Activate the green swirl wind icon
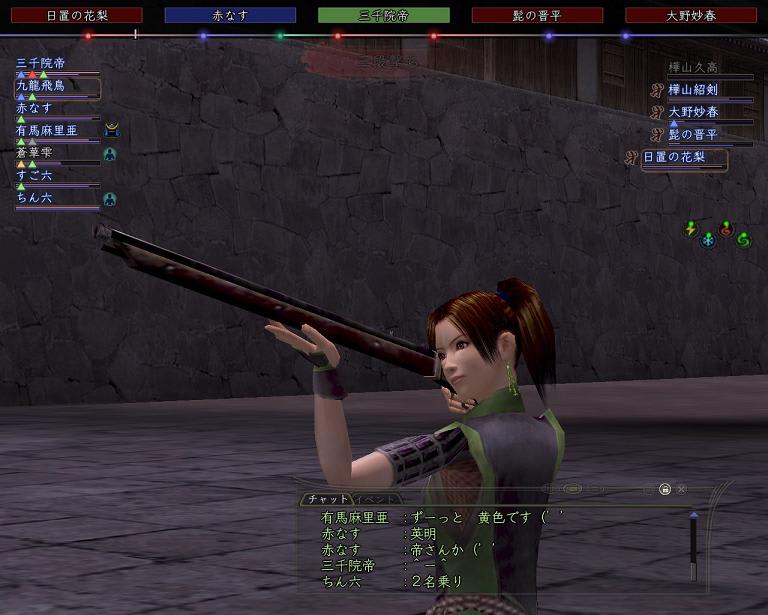The image size is (768, 615). pos(743,240)
